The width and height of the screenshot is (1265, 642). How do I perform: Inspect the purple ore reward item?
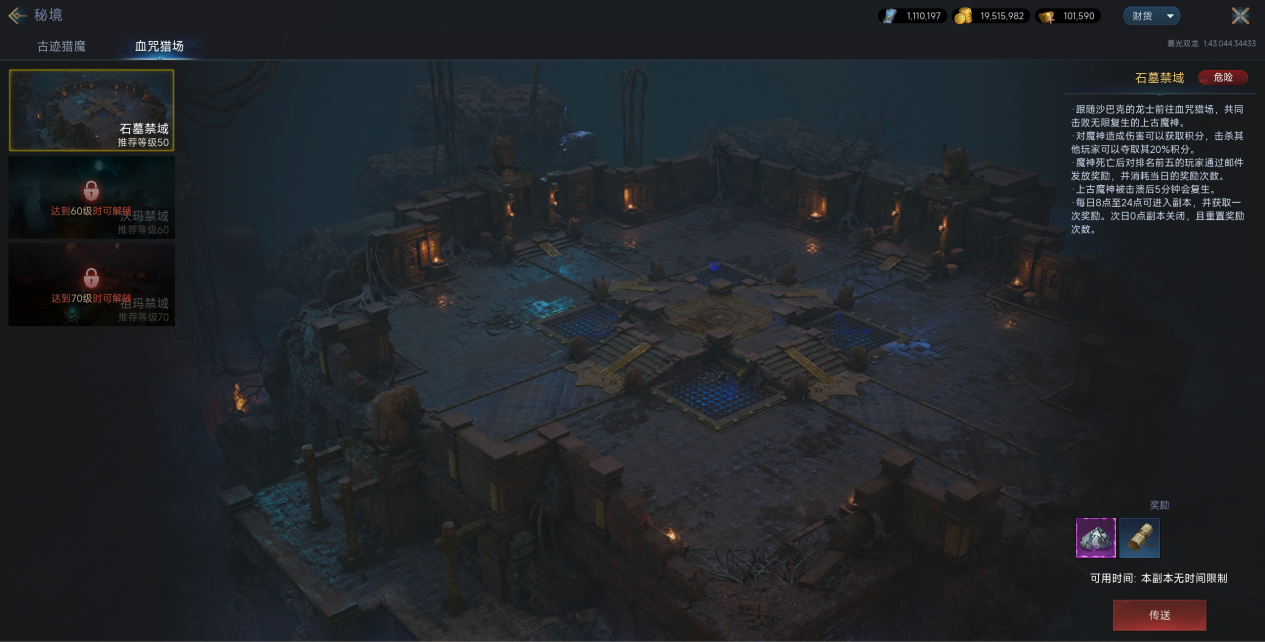coord(1095,538)
